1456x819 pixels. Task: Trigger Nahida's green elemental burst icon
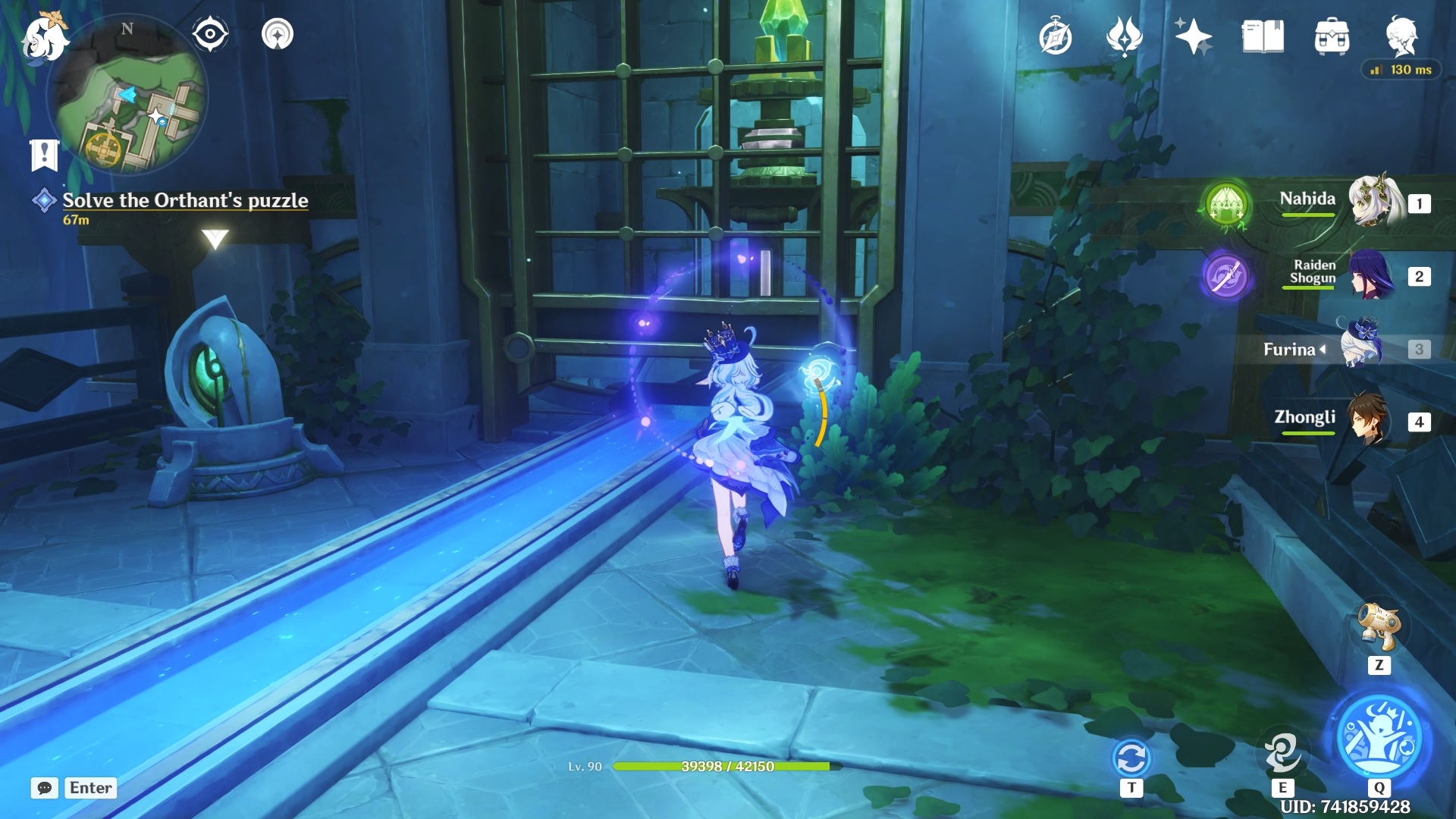click(x=1226, y=205)
